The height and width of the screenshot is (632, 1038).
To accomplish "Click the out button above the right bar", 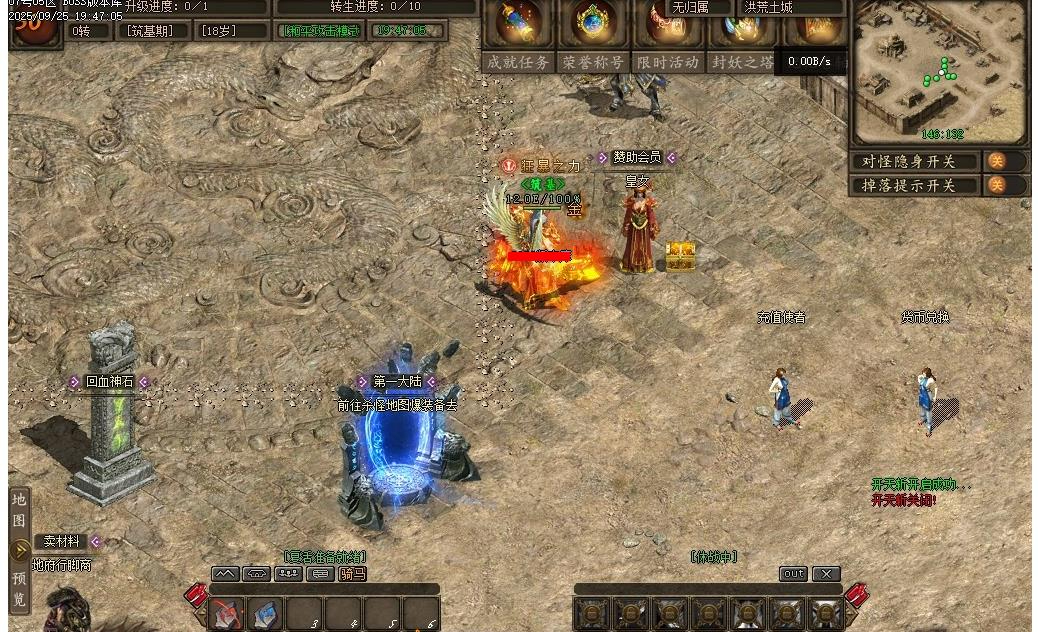I will point(793,574).
